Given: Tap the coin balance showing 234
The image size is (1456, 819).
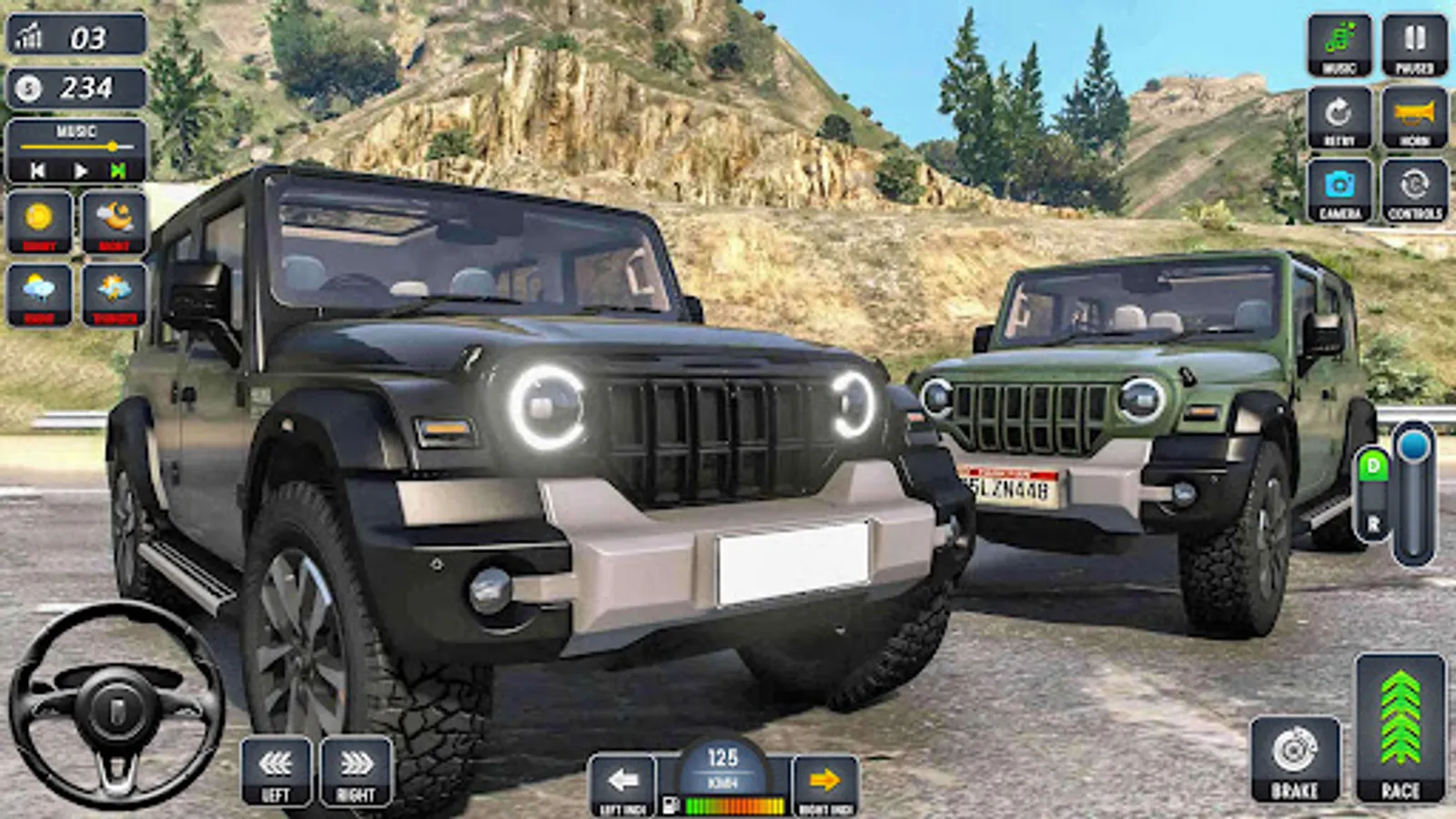Looking at the screenshot, I should coord(77,87).
